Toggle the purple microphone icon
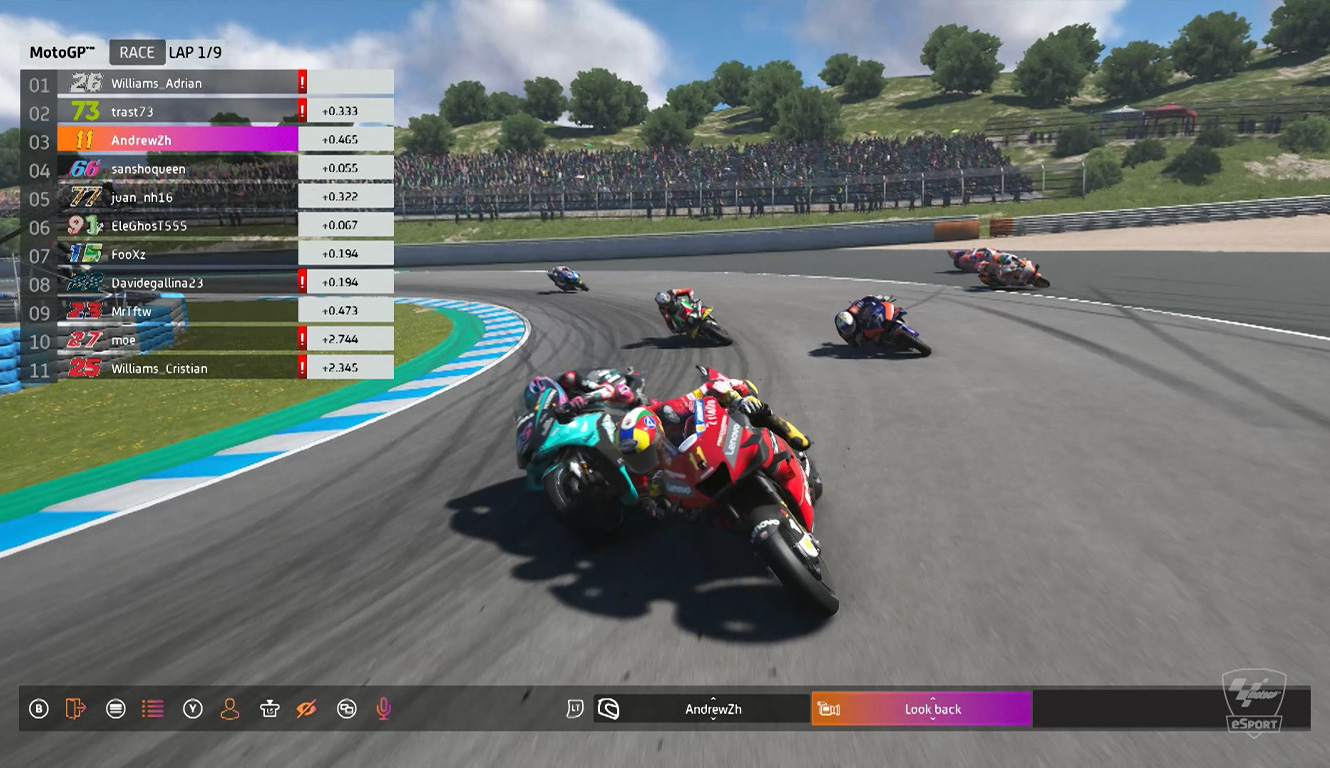The width and height of the screenshot is (1330, 768). pos(383,709)
